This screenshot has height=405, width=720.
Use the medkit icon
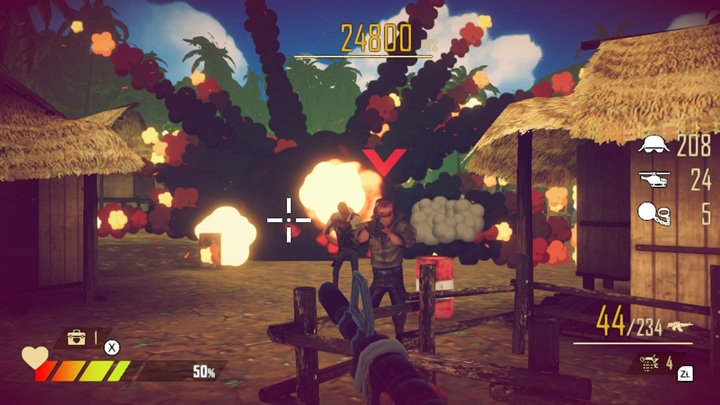(76, 338)
